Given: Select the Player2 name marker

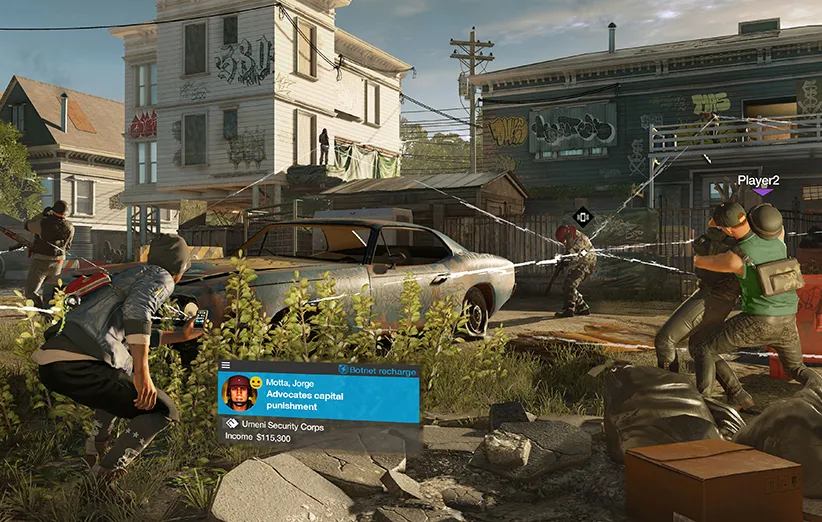Looking at the screenshot, I should (758, 180).
